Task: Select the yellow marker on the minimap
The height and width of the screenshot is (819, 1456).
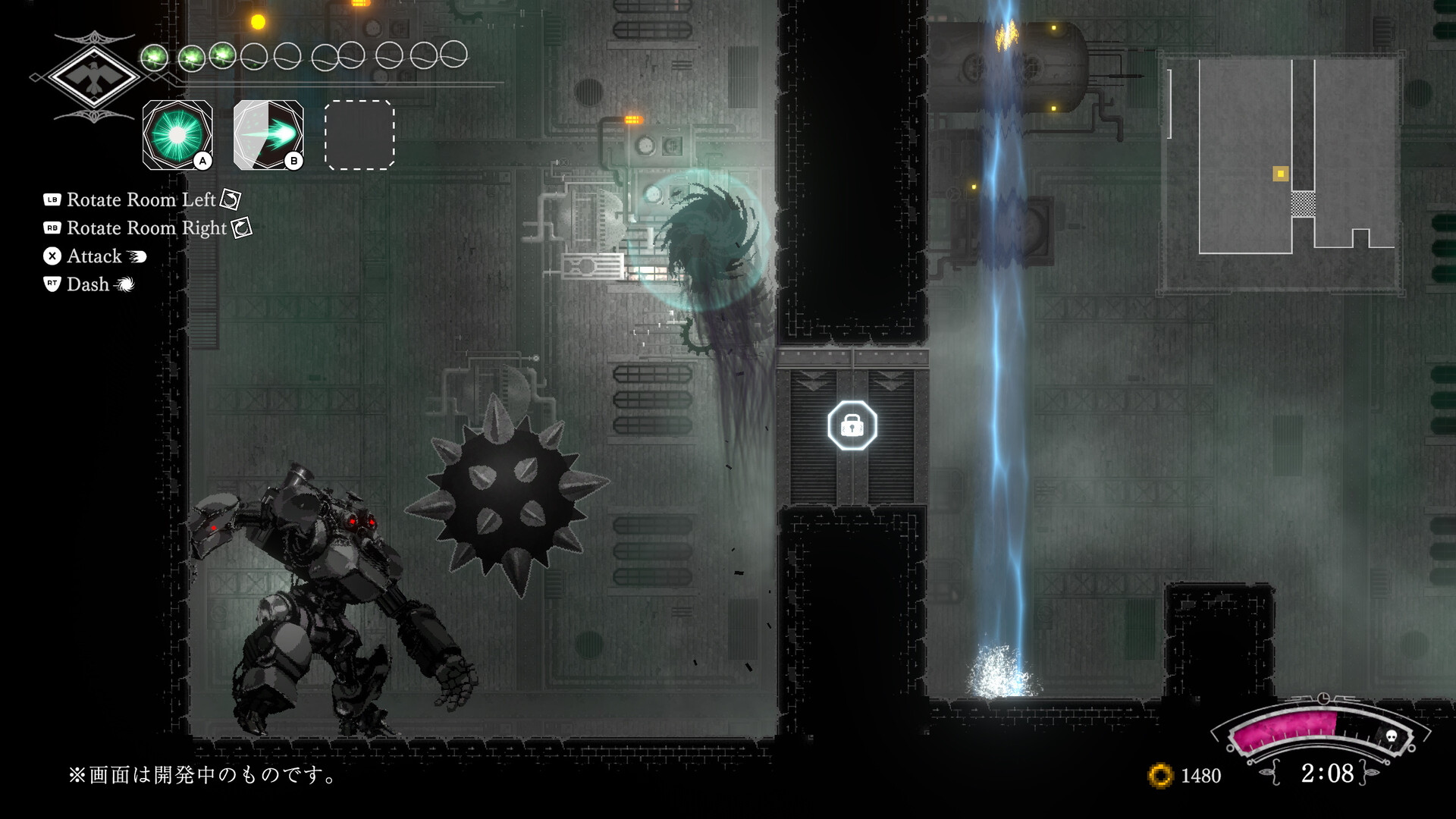Action: tap(1281, 174)
